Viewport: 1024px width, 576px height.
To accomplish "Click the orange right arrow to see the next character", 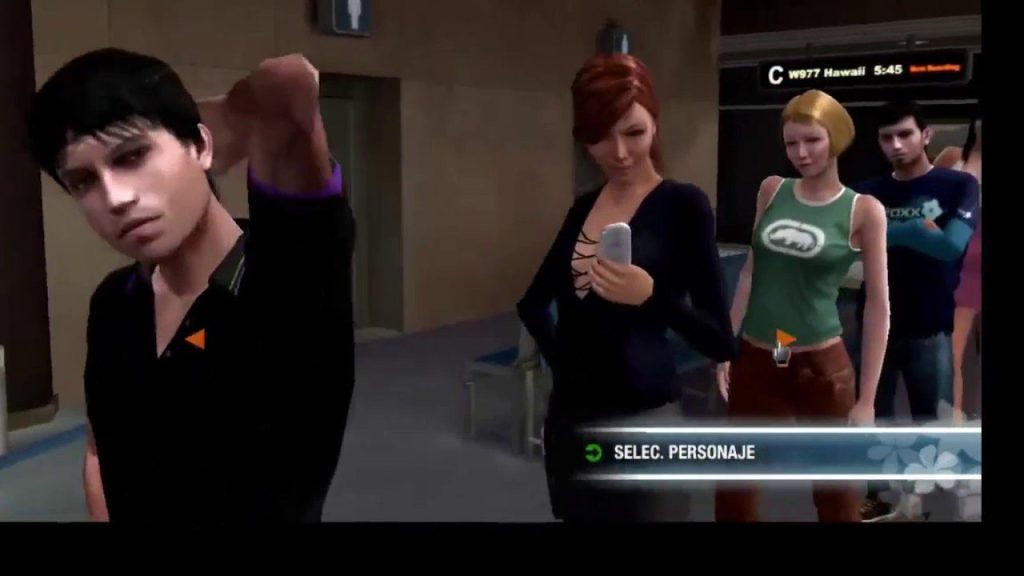I will (786, 338).
